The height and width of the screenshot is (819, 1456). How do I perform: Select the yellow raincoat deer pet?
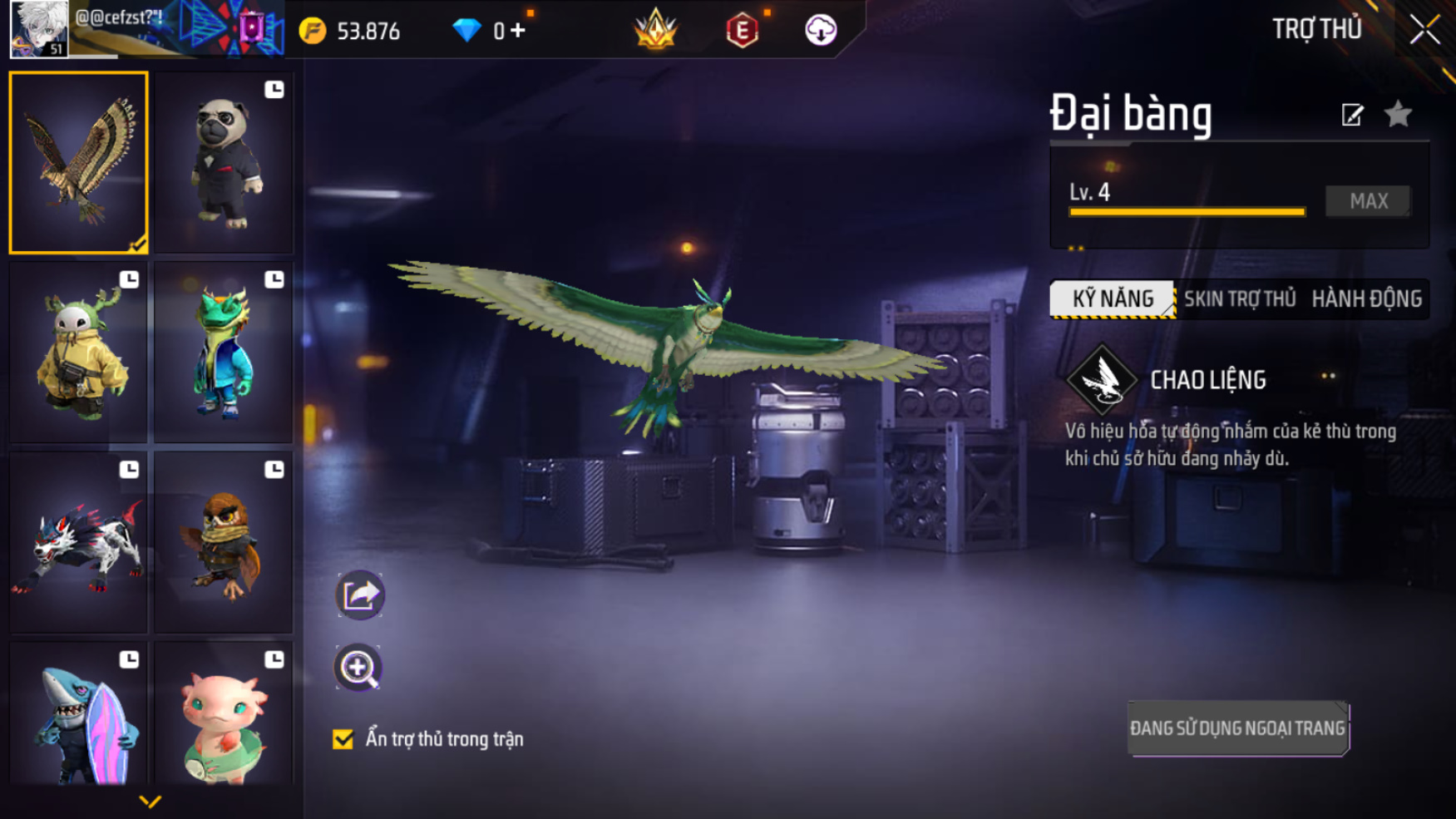78,353
